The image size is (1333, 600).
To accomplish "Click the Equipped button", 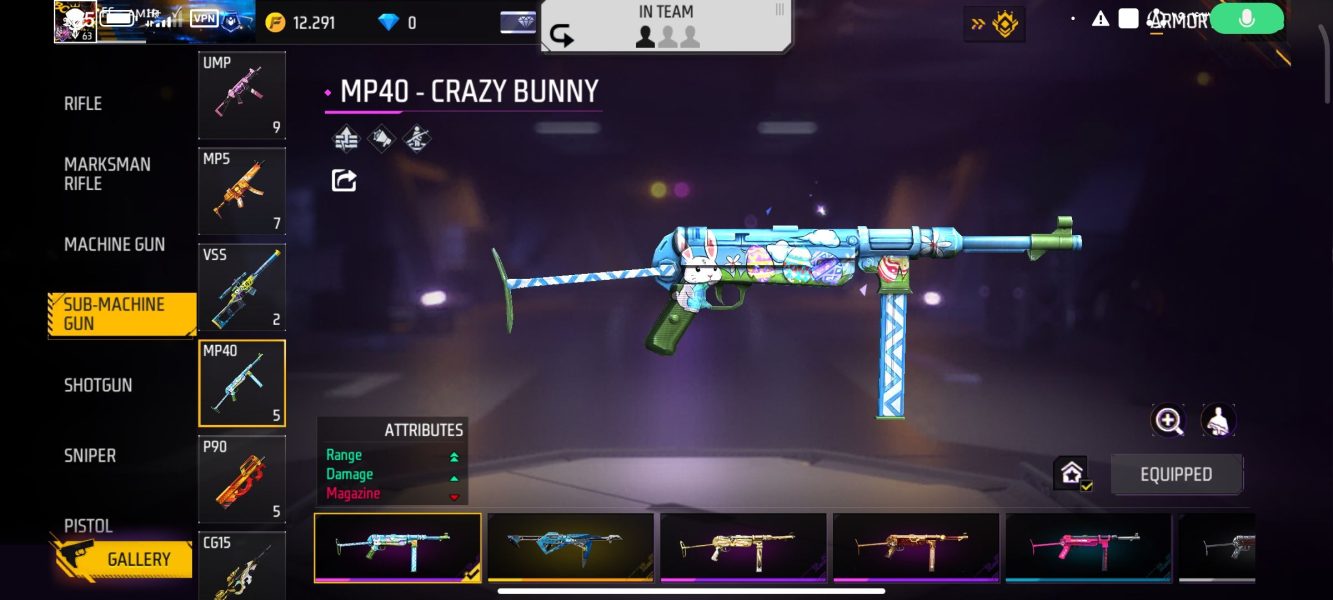I will (x=1176, y=475).
